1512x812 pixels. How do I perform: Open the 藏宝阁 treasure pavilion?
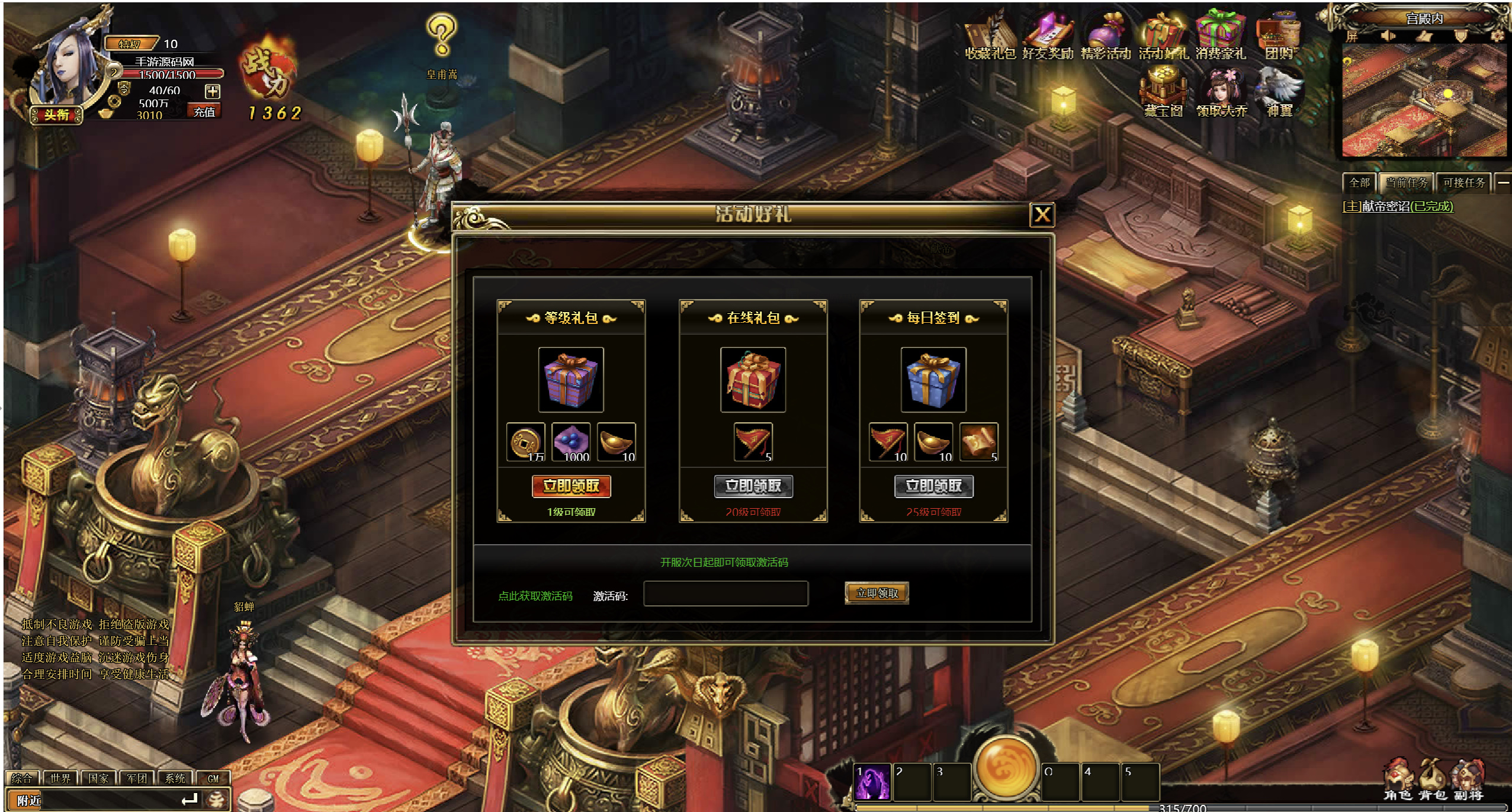click(1163, 94)
